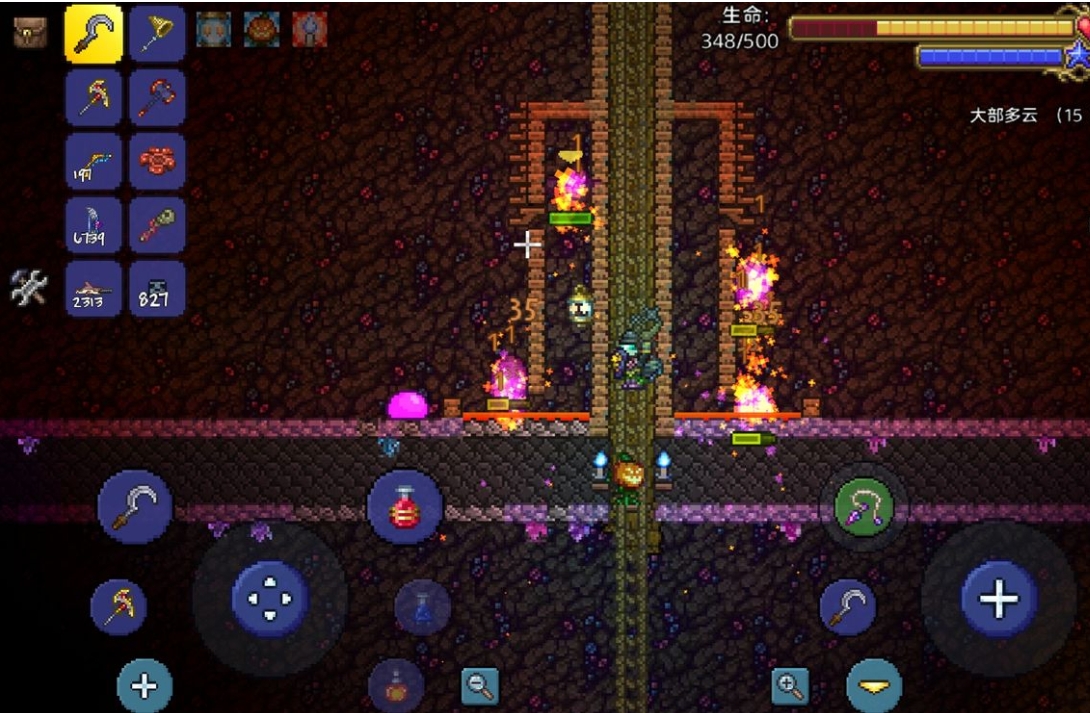Viewport: 1090px width, 713px height.
Task: Select the golden bug net slot
Action: [156, 34]
